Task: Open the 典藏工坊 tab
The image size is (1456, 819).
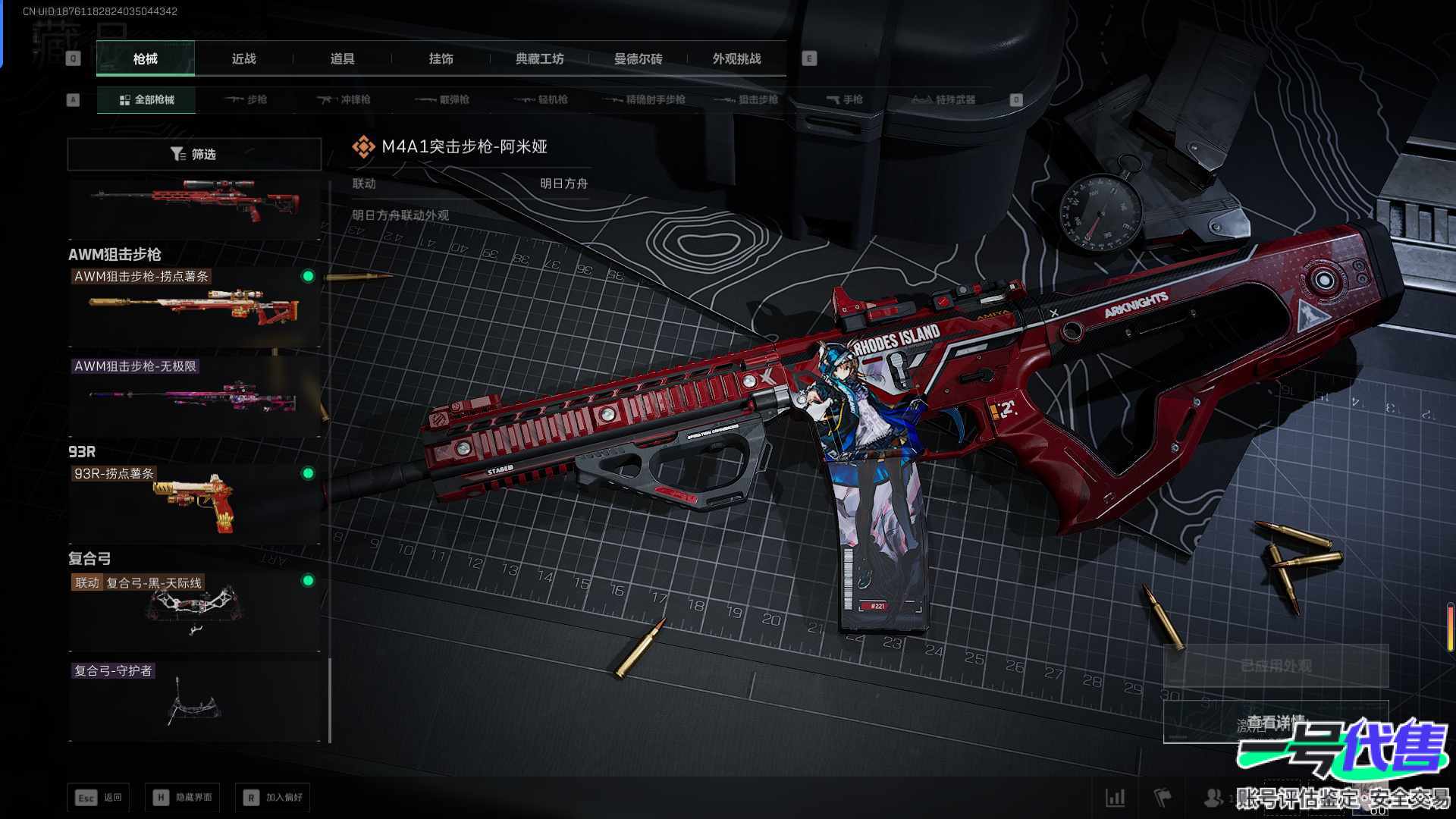Action: (539, 58)
